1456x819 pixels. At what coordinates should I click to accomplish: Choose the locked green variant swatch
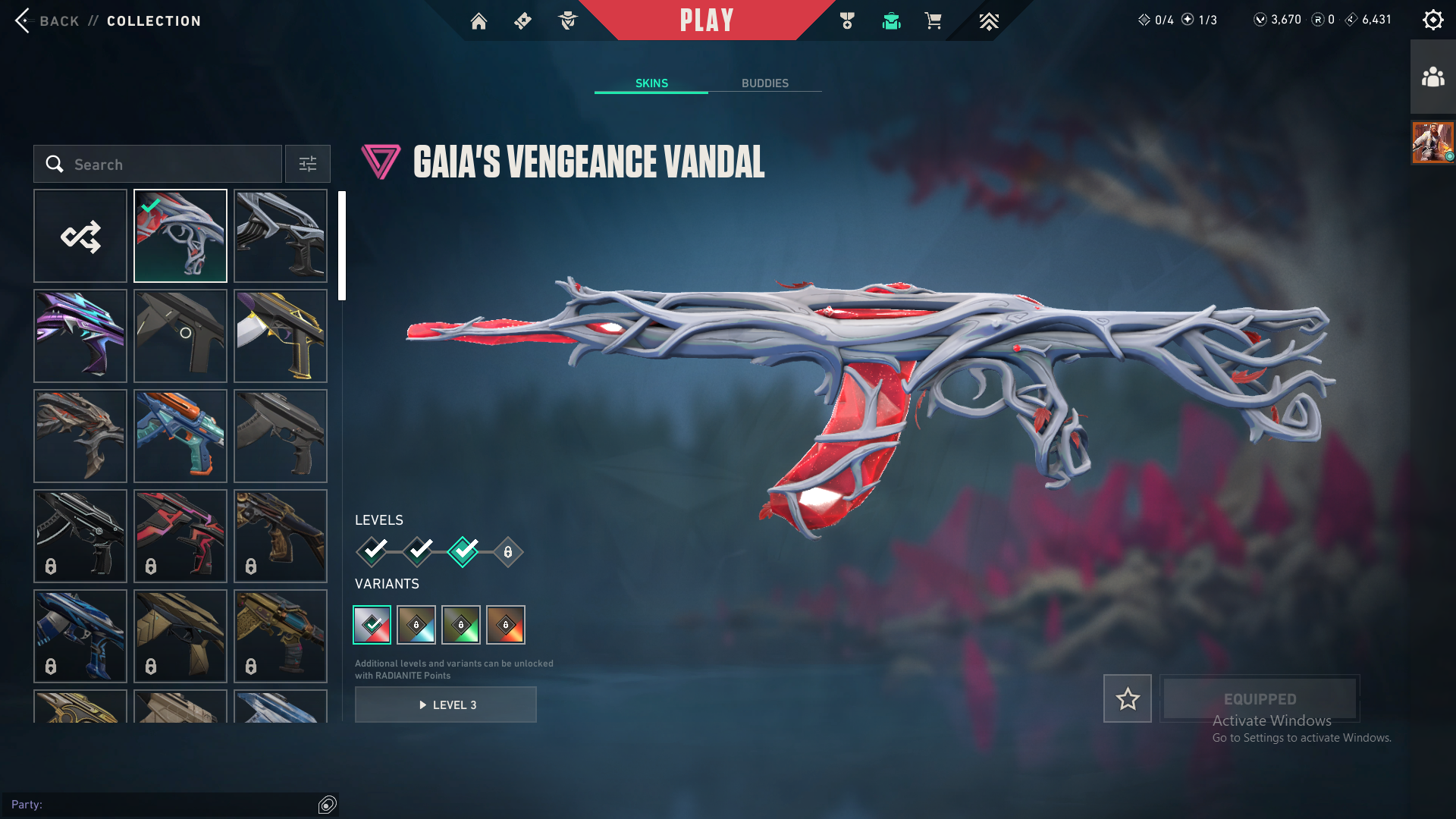click(x=461, y=625)
